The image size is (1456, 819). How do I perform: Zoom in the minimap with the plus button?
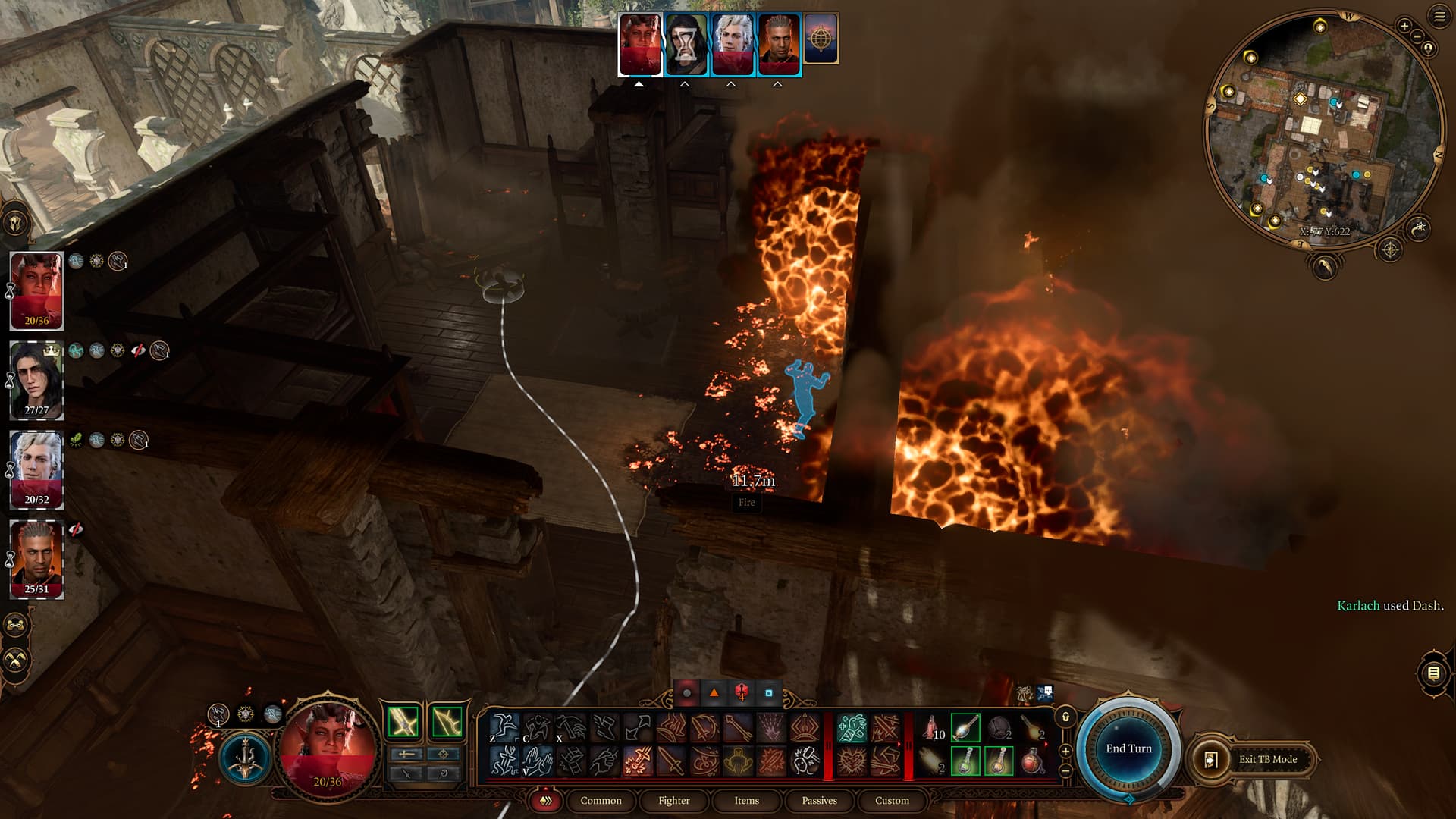(1404, 26)
